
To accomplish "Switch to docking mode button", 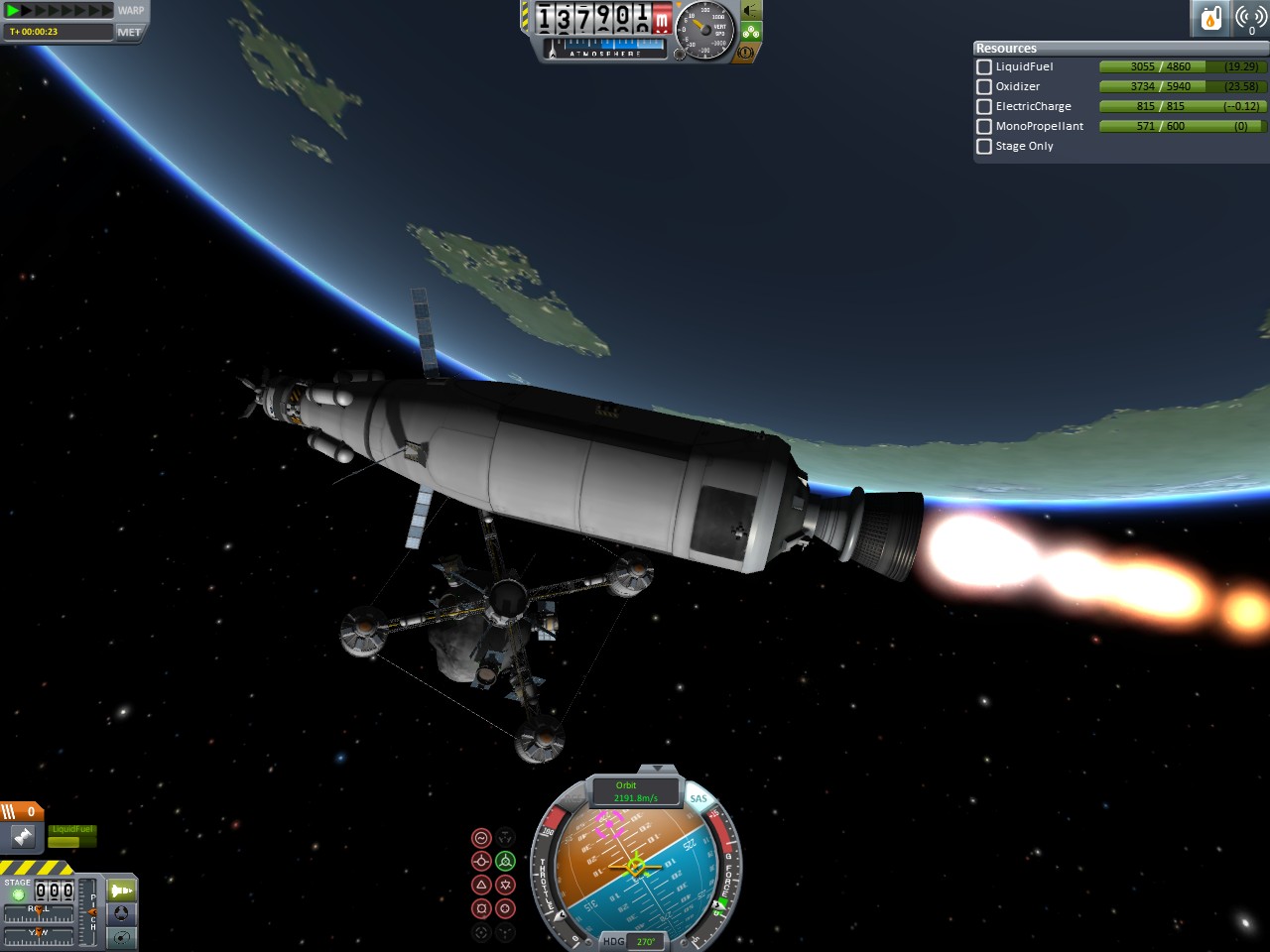I will [121, 913].
